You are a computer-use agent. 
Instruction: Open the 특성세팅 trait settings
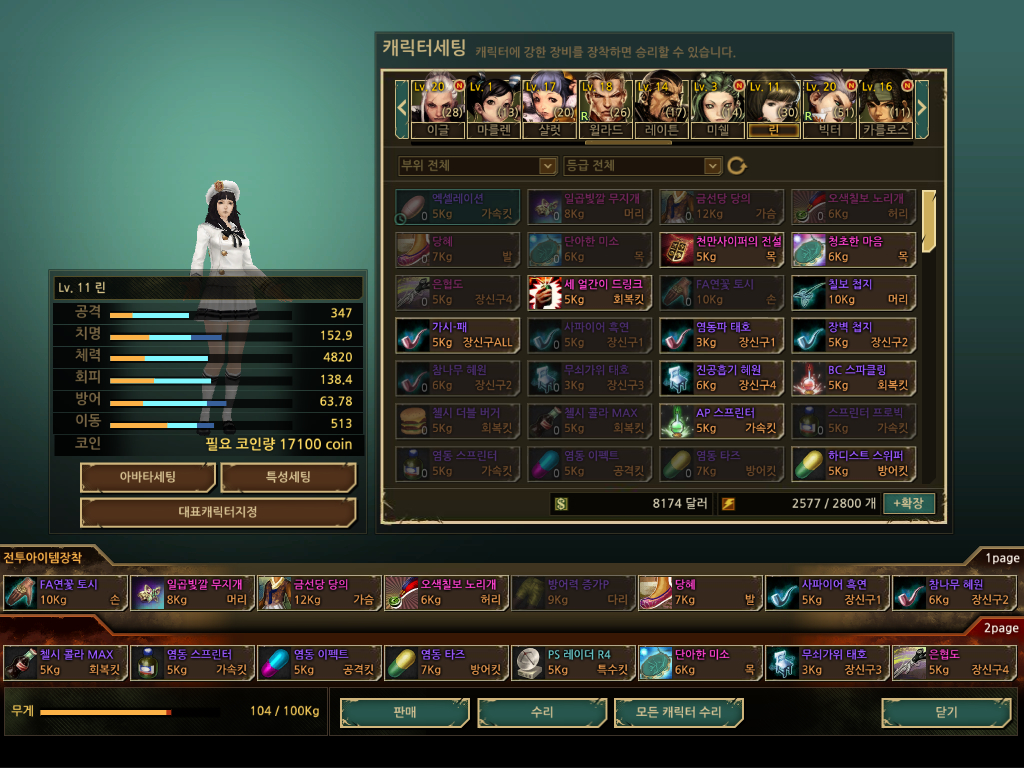coord(288,477)
